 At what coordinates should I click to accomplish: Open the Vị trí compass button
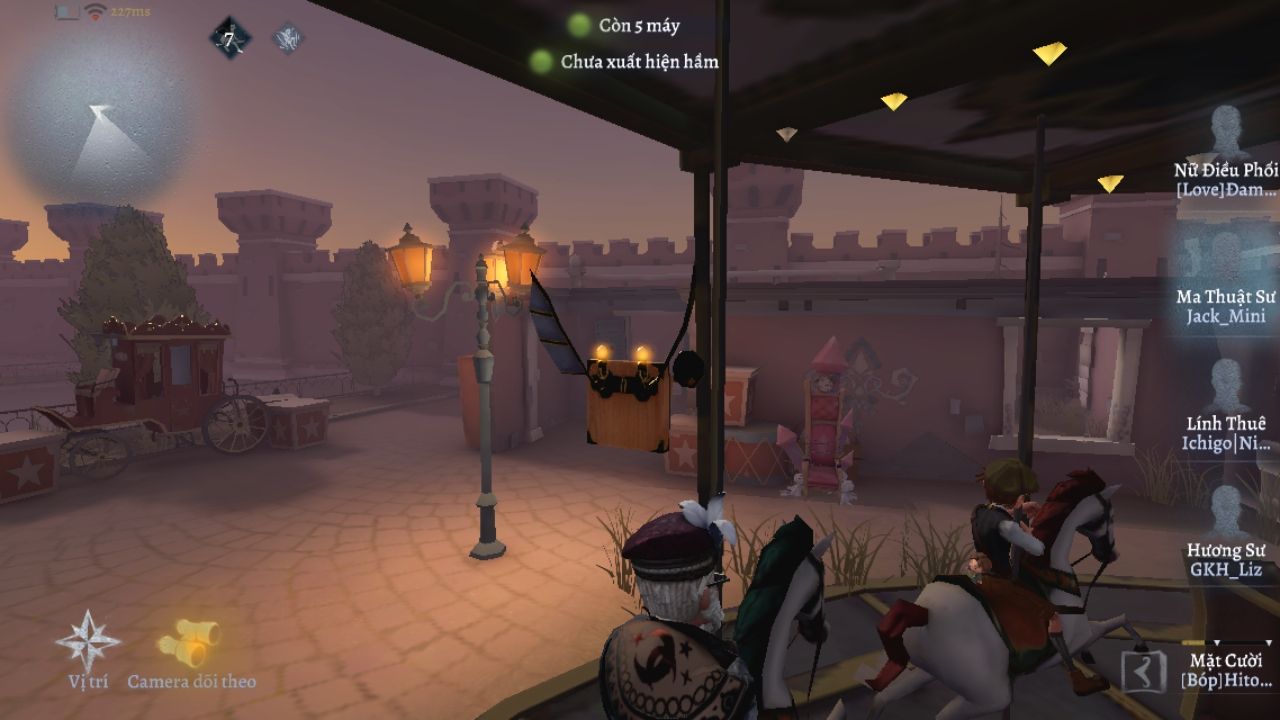88,642
